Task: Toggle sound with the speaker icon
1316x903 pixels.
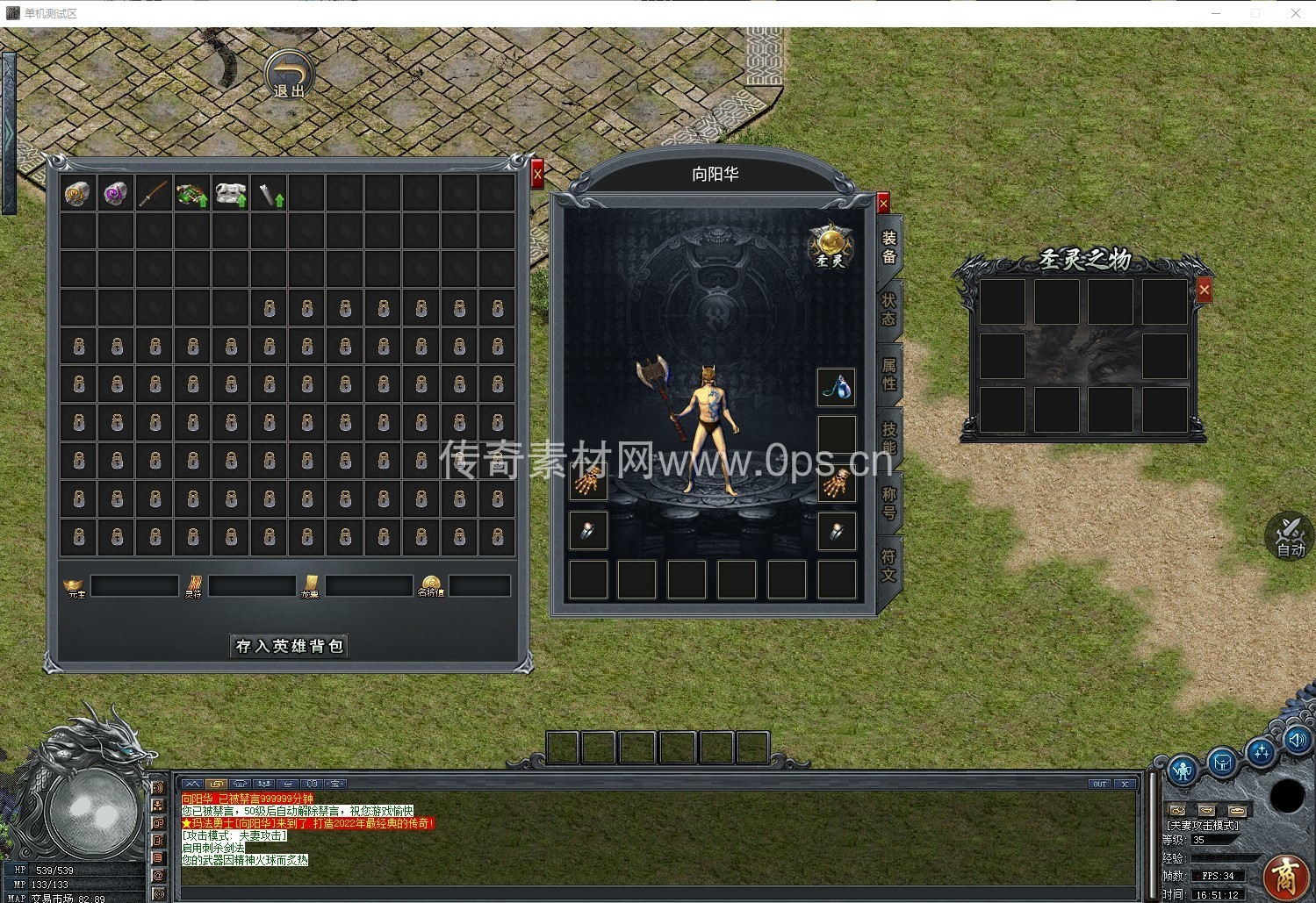Action: pos(1297,740)
